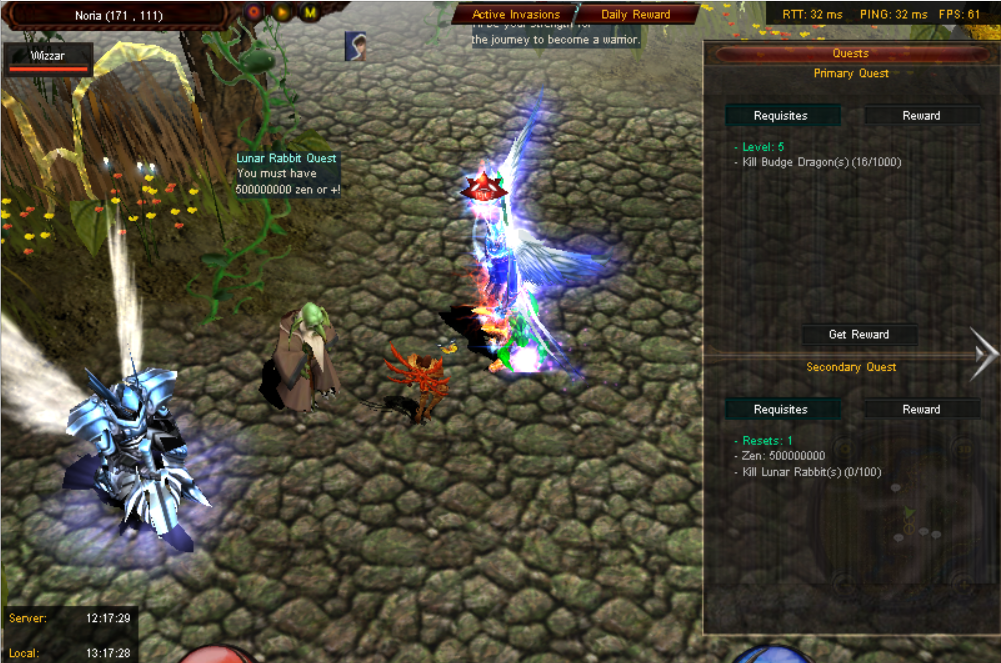Switch to Primary Quest Reward tab
Image resolution: width=1001 pixels, height=663 pixels.
921,116
